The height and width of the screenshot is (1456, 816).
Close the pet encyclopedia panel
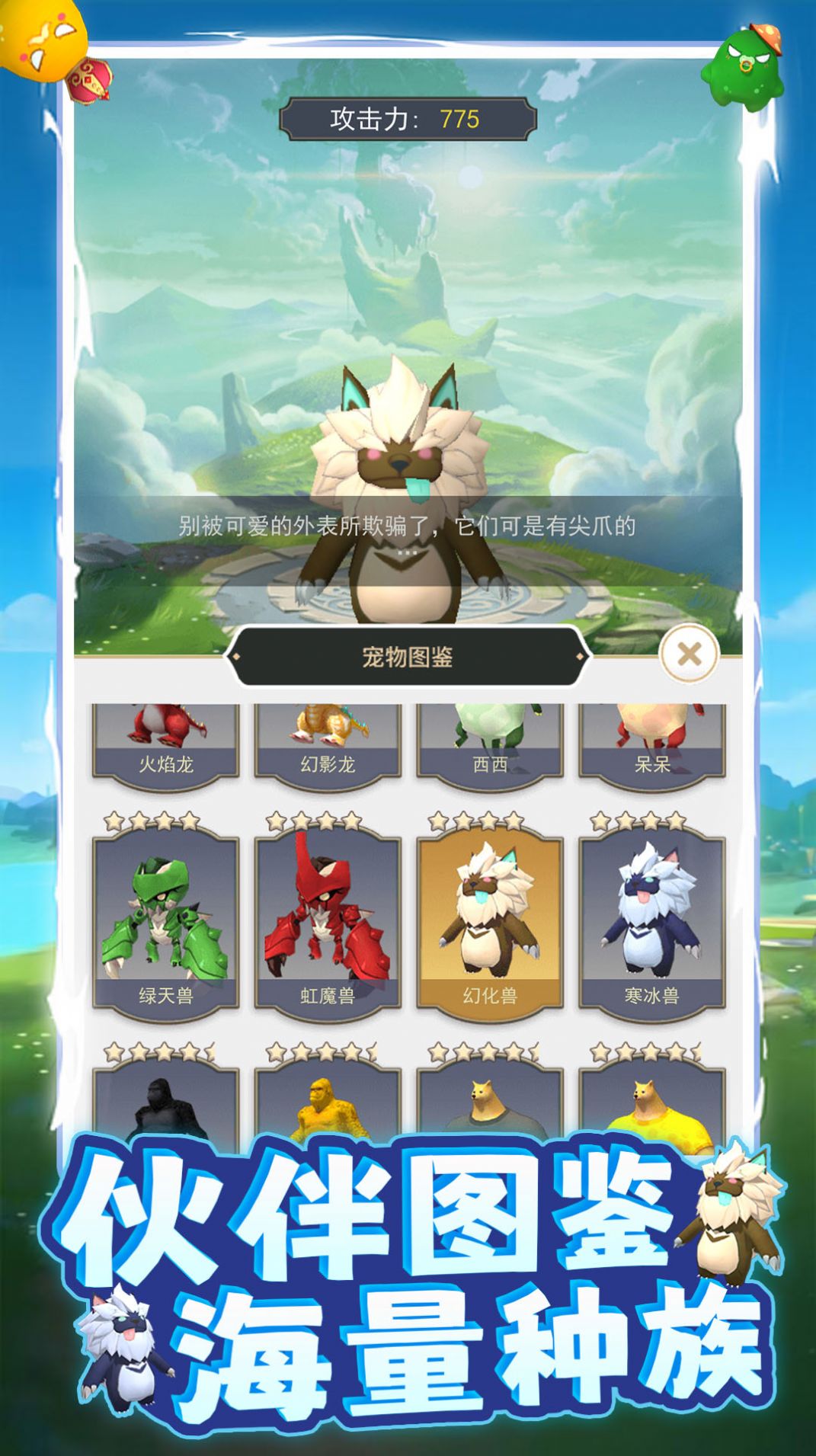tap(689, 654)
